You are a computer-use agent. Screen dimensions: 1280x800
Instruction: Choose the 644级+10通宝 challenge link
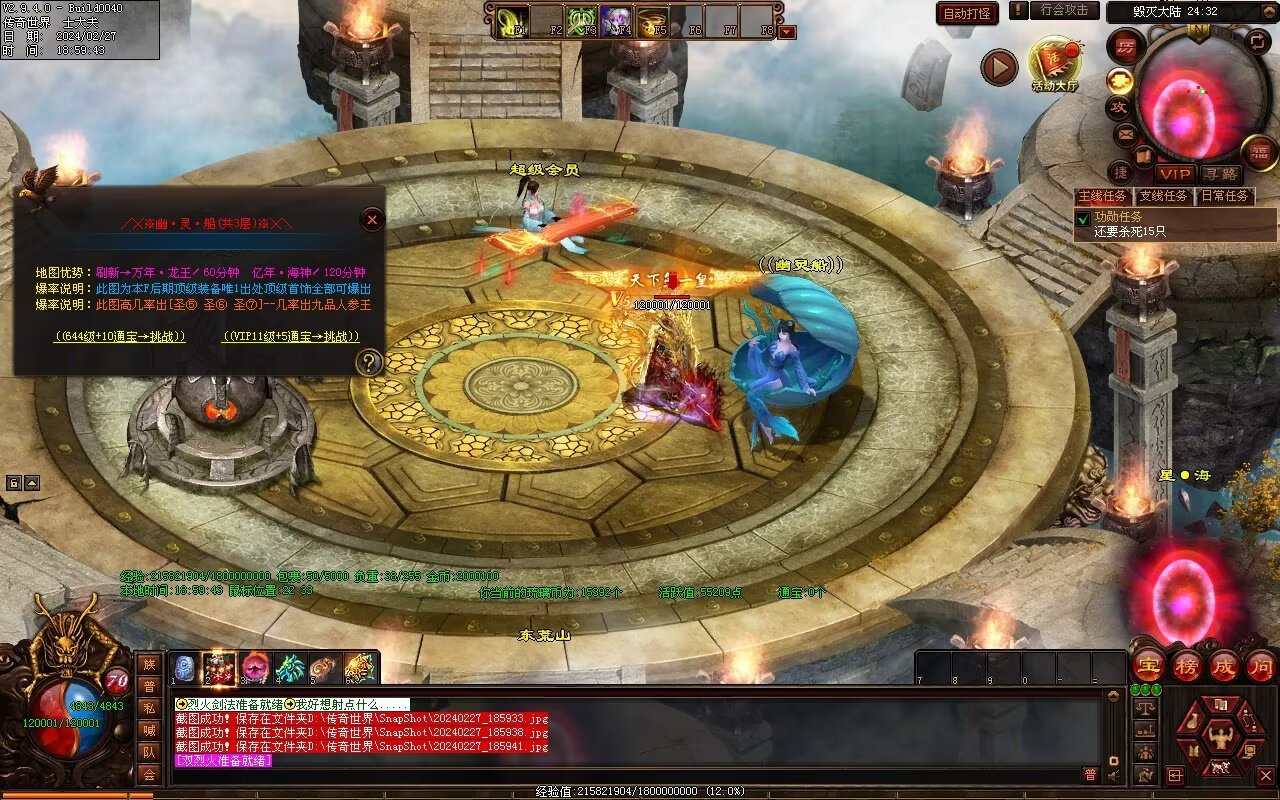[x=120, y=336]
